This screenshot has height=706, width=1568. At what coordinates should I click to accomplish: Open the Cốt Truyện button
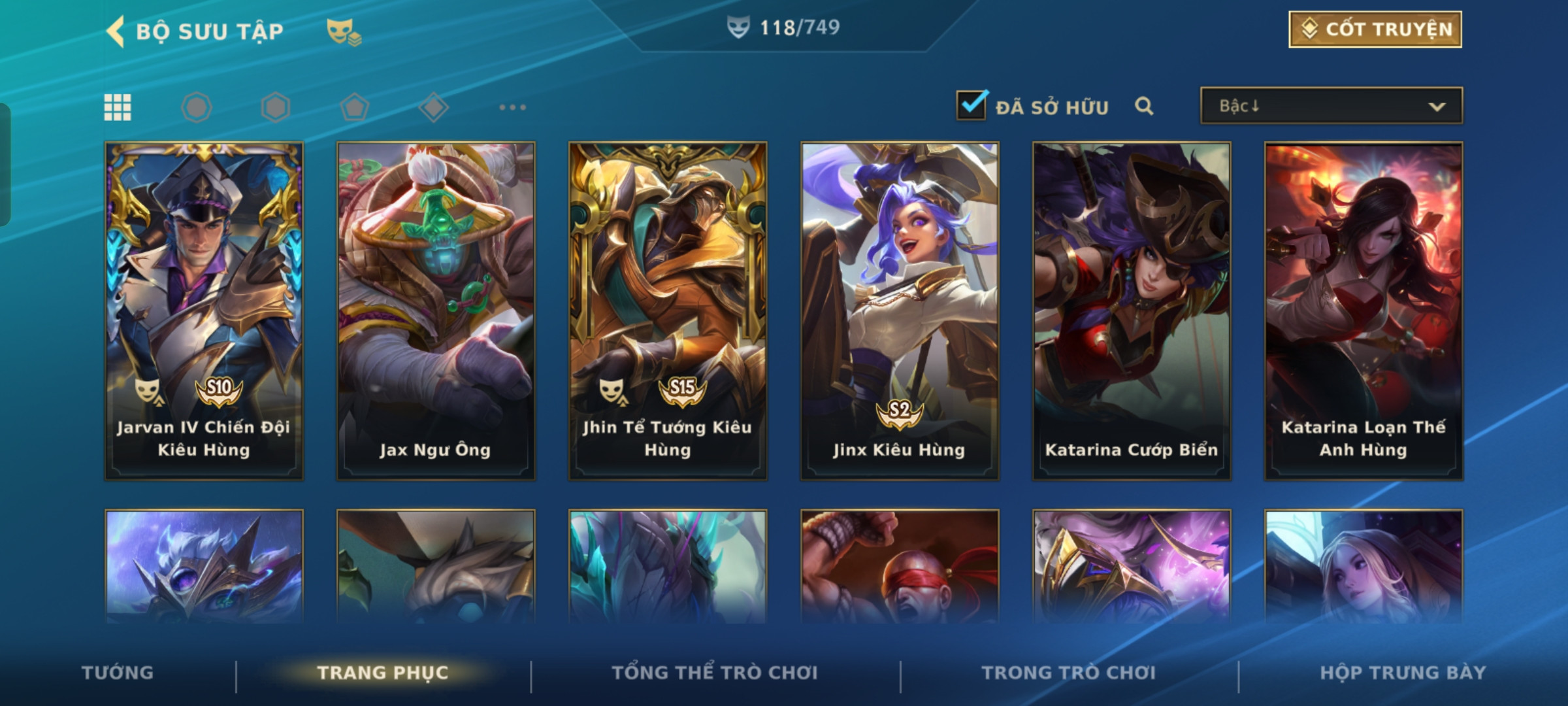(x=1375, y=29)
